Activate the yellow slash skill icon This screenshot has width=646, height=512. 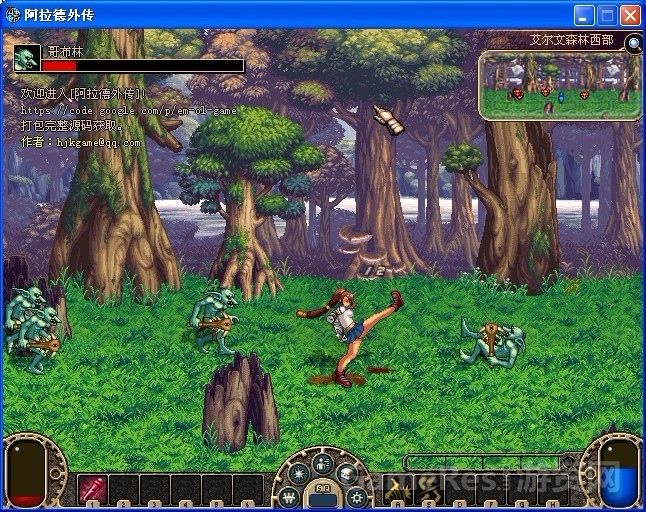(397, 488)
